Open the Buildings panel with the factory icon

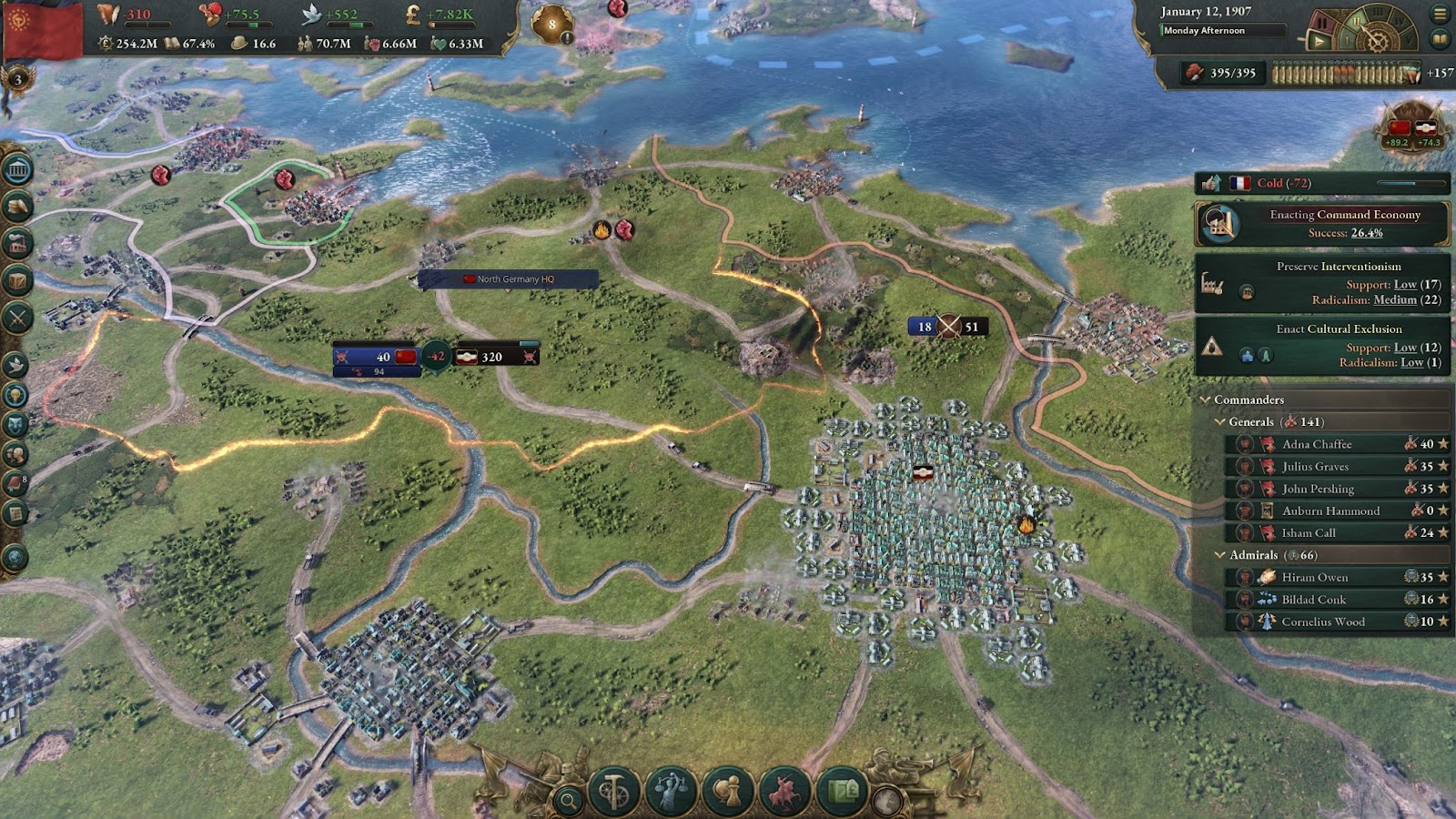click(x=17, y=244)
